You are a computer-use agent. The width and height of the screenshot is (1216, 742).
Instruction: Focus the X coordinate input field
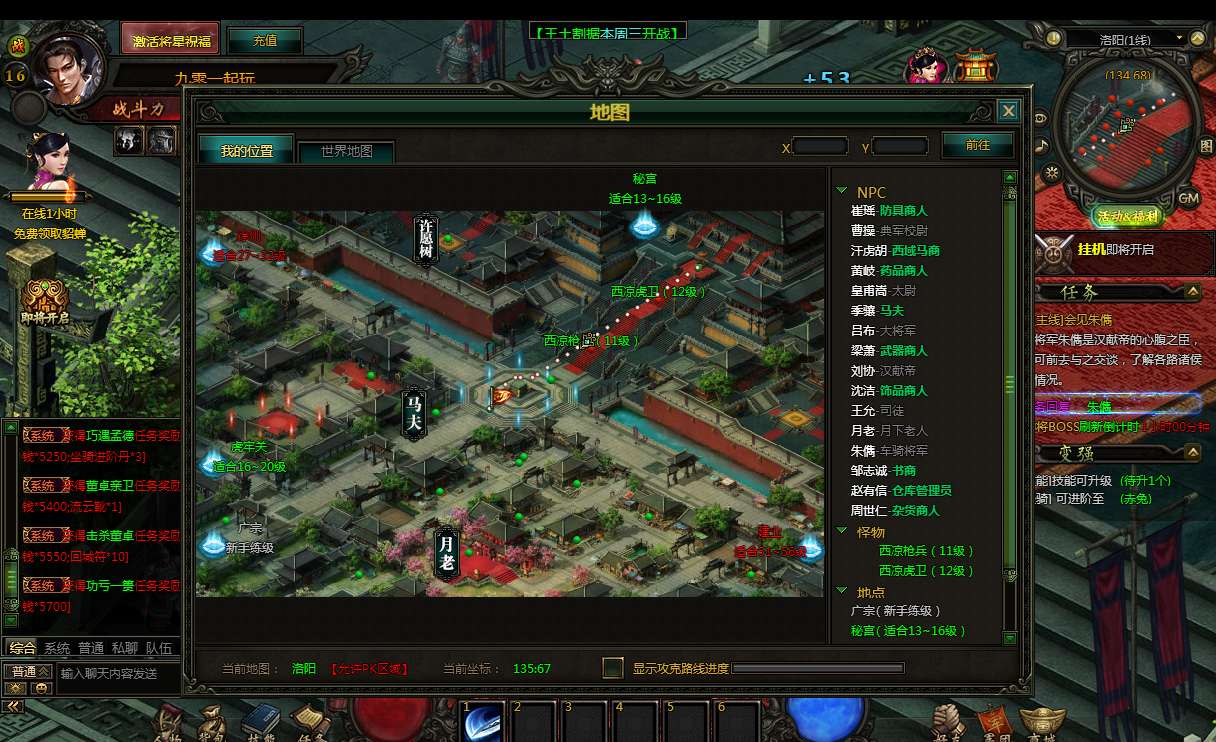coord(820,147)
